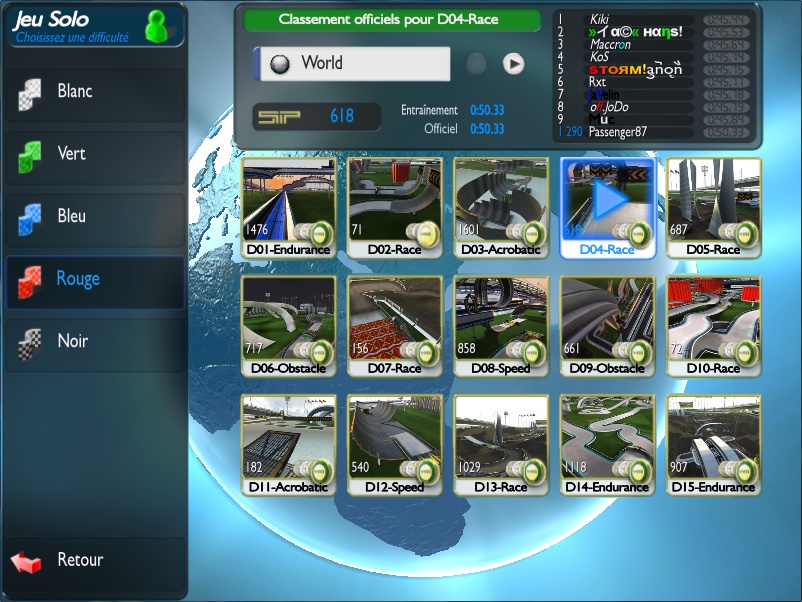Choose the D02-Race track
802x602 pixels.
click(x=395, y=207)
